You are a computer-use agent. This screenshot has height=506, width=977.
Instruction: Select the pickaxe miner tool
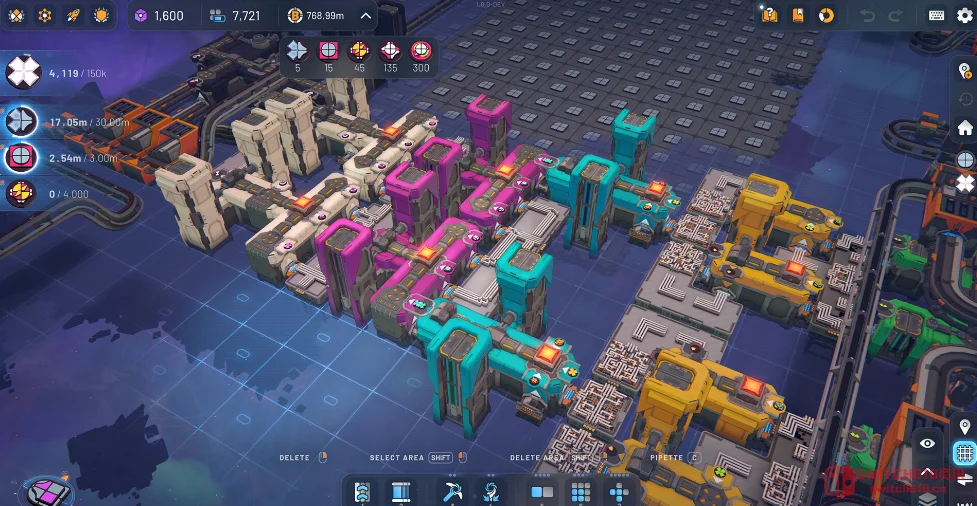[x=452, y=492]
